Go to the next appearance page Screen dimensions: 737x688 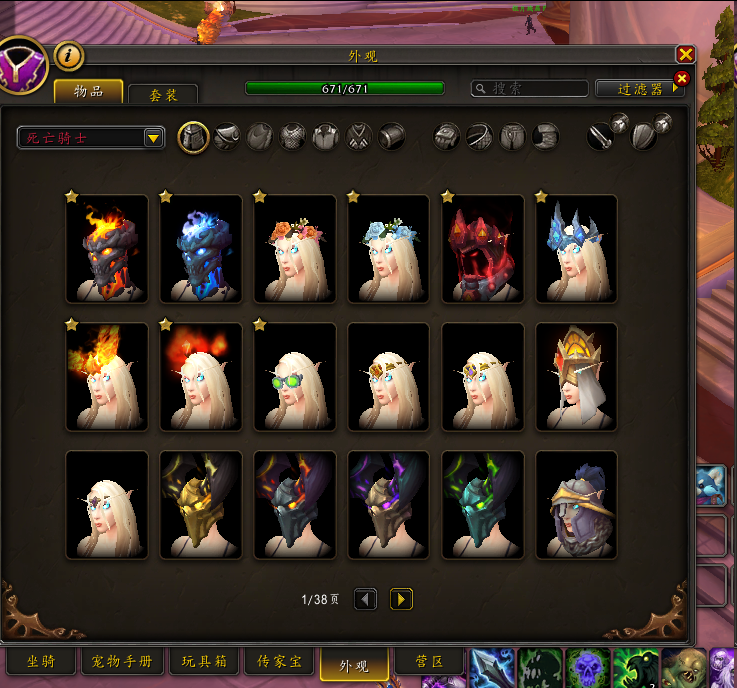click(x=401, y=599)
